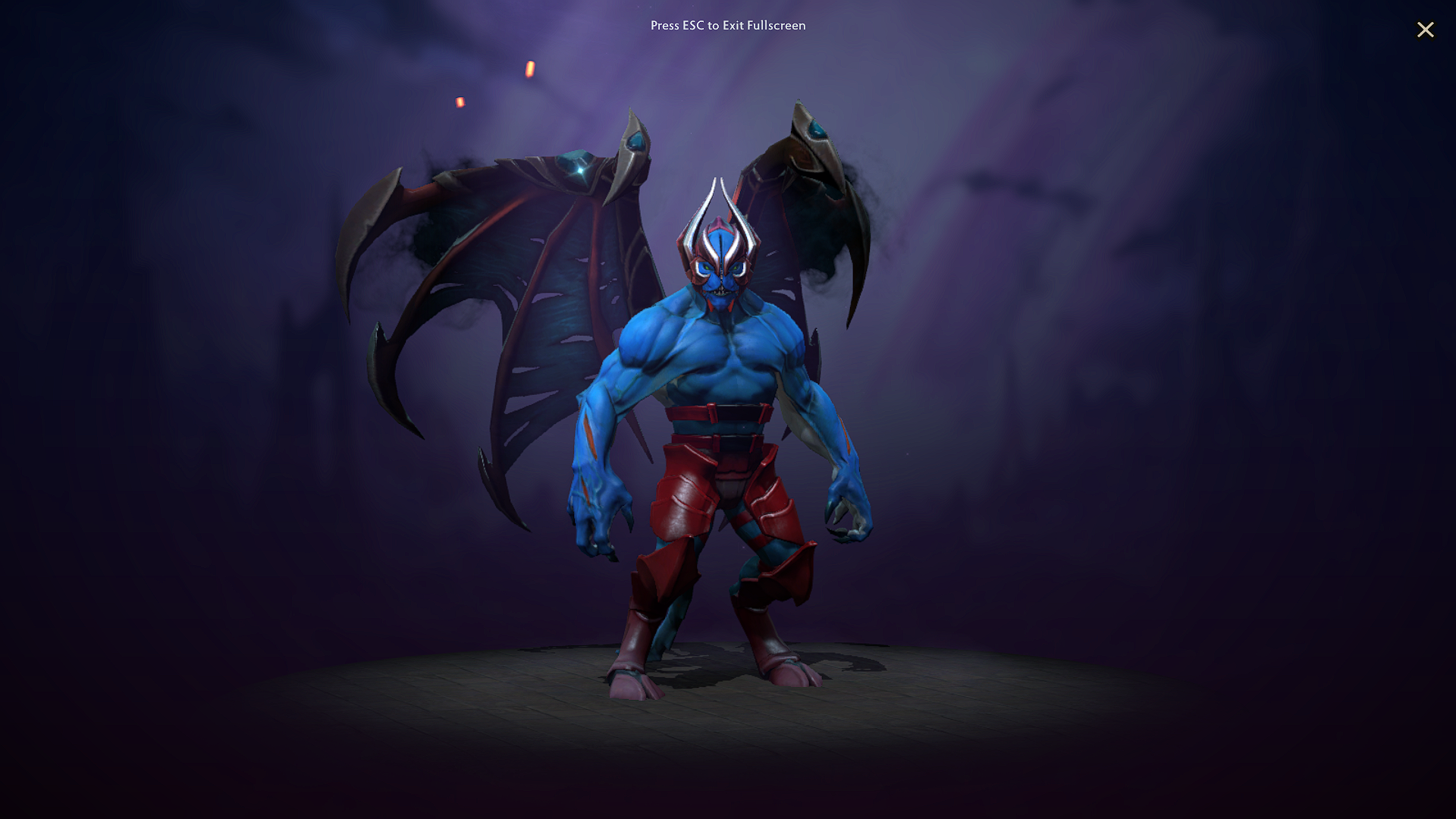The height and width of the screenshot is (819, 1456).
Task: Click the Press ESC to Exit Fullscreen text
Action: click(727, 25)
